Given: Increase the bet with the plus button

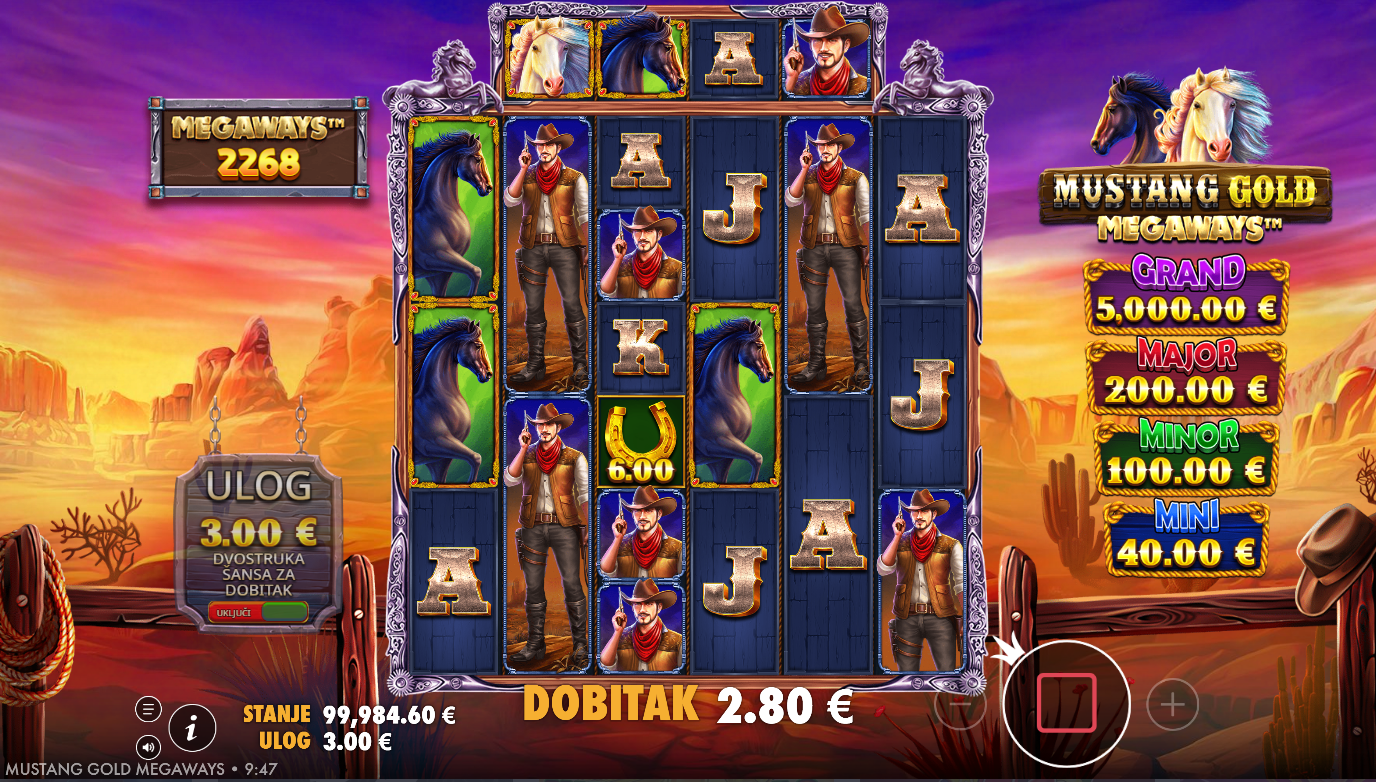Looking at the screenshot, I should pyautogui.click(x=1172, y=705).
